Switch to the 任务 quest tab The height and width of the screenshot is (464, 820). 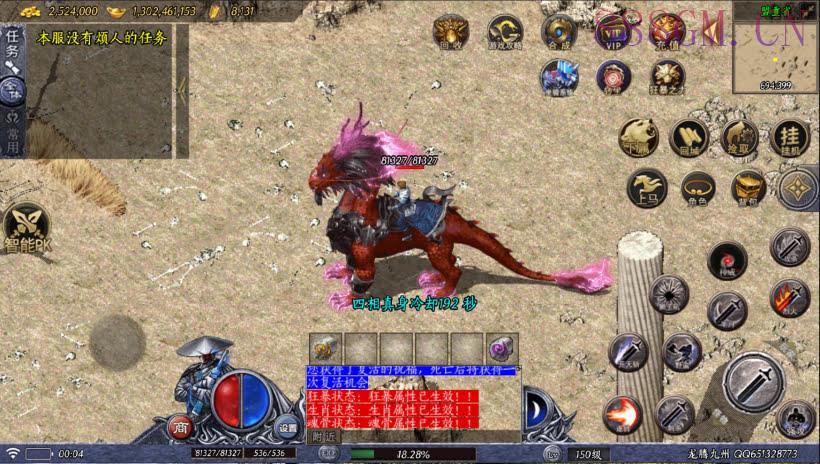click(12, 45)
